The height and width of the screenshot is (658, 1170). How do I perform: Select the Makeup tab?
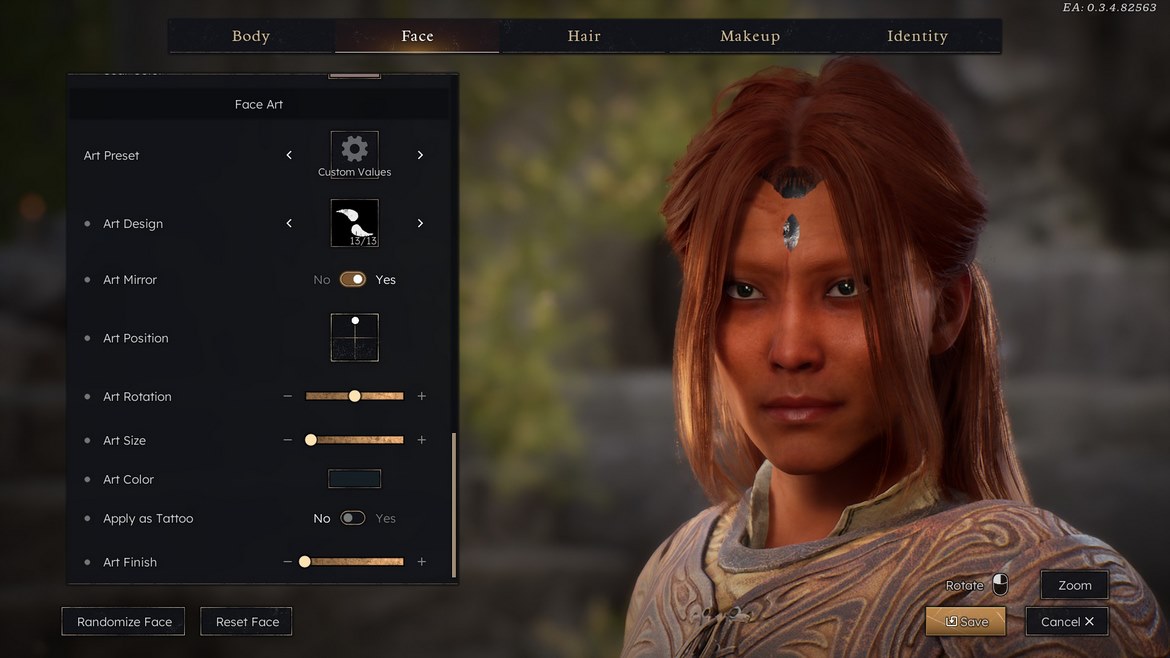click(x=750, y=36)
